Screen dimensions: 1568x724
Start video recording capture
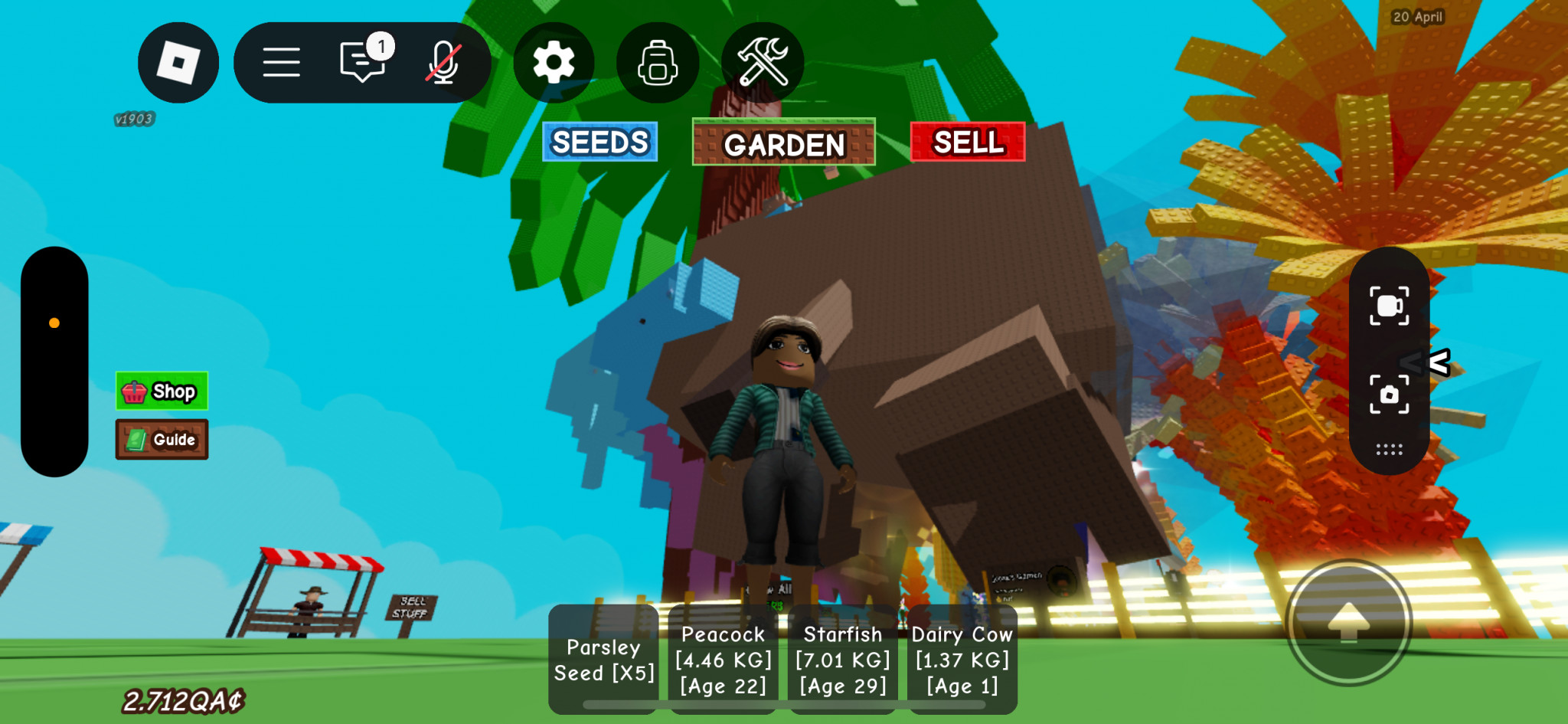point(1389,306)
